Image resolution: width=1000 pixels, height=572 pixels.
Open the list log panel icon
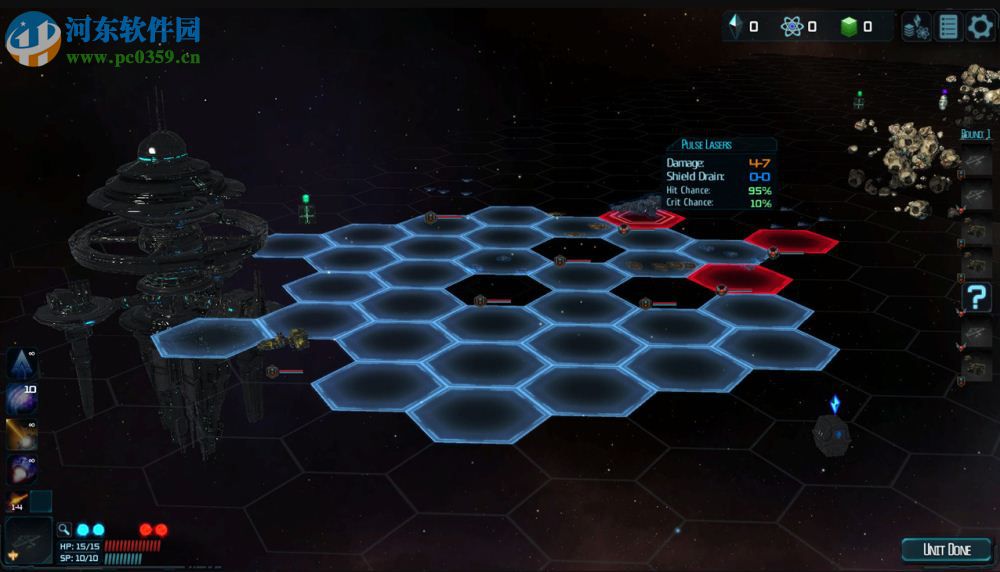(949, 27)
